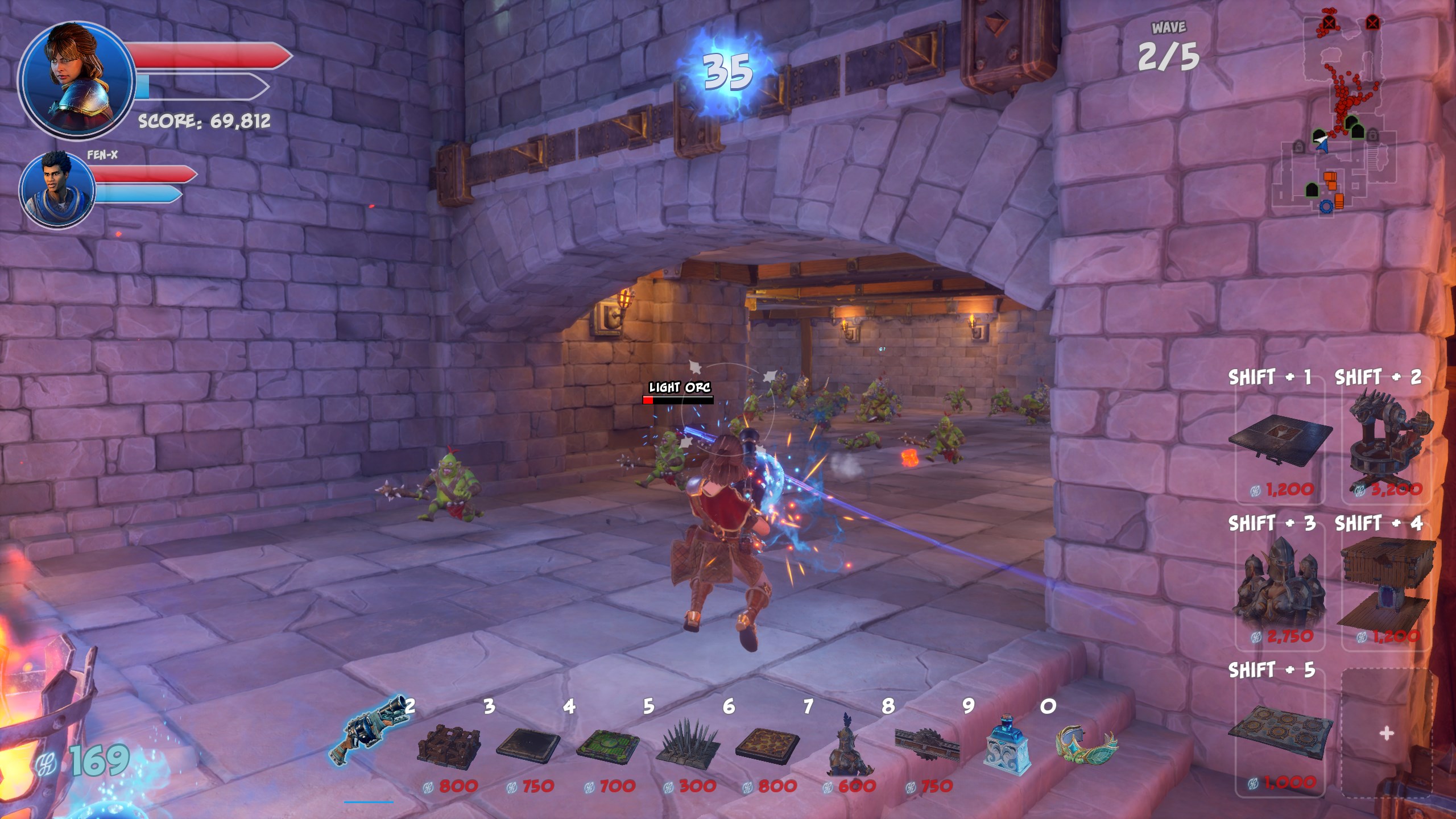
Task: Select the Shift+3 armored knights costing 2,750
Action: point(1280,586)
